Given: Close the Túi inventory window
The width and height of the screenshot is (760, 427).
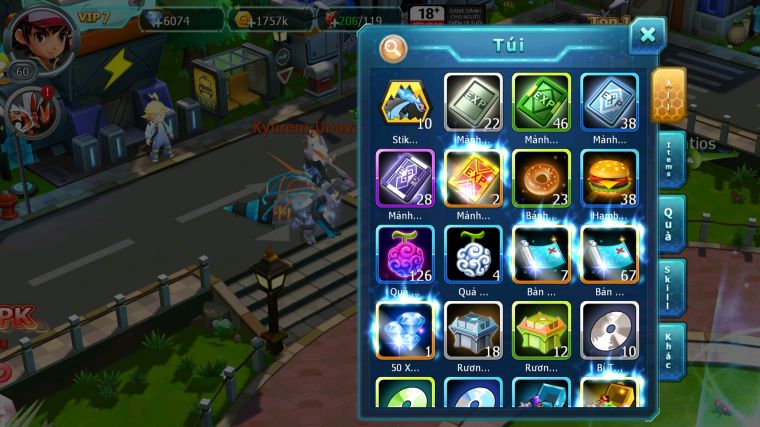Looking at the screenshot, I should click(x=647, y=36).
